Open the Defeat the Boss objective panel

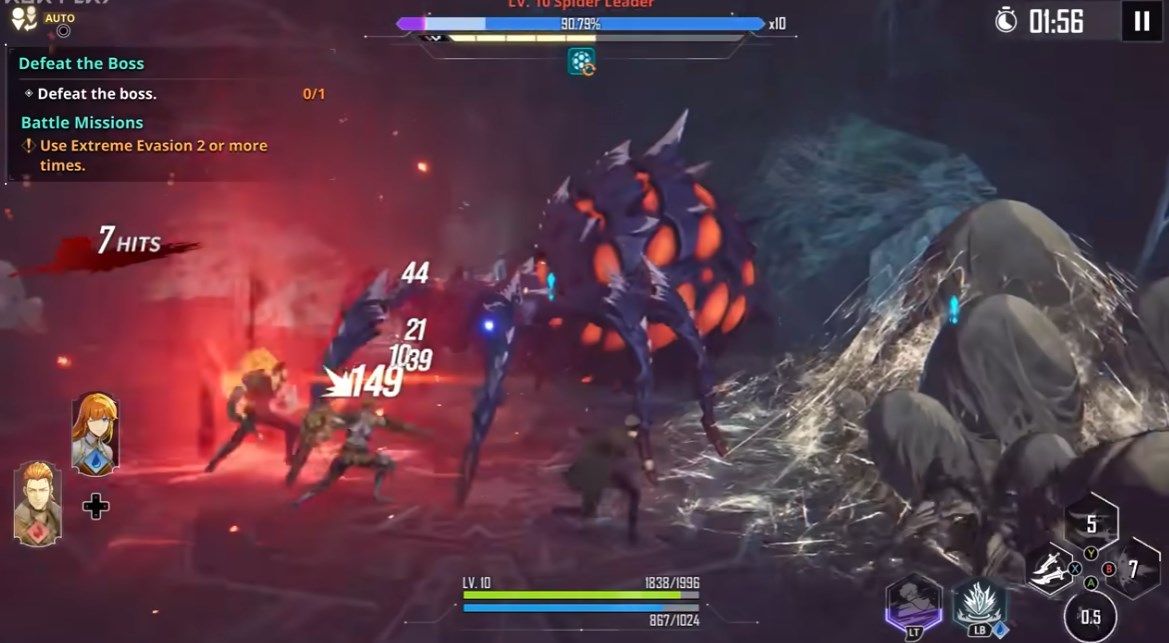[x=81, y=63]
